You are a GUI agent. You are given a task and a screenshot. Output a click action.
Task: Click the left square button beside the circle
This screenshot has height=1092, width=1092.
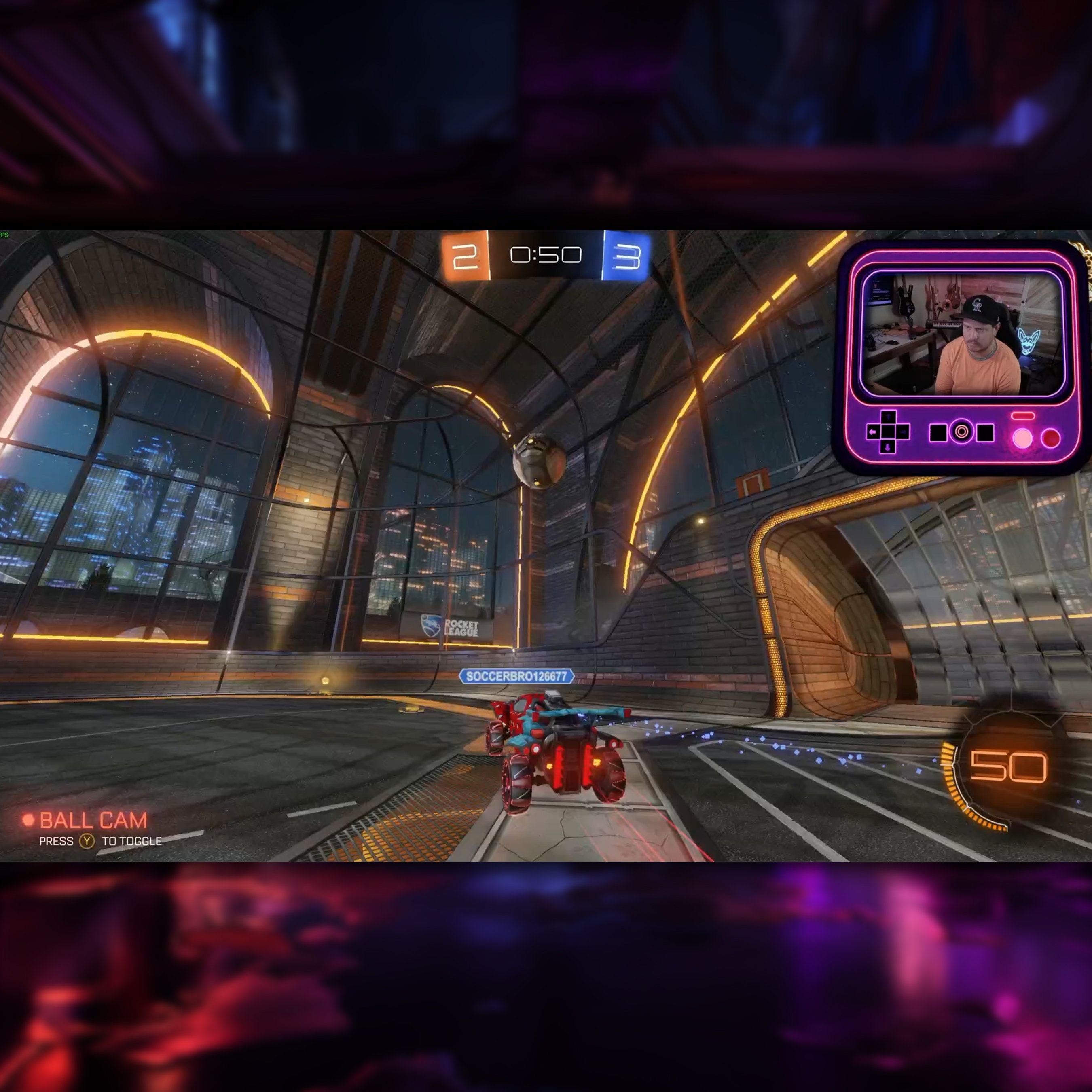point(938,432)
